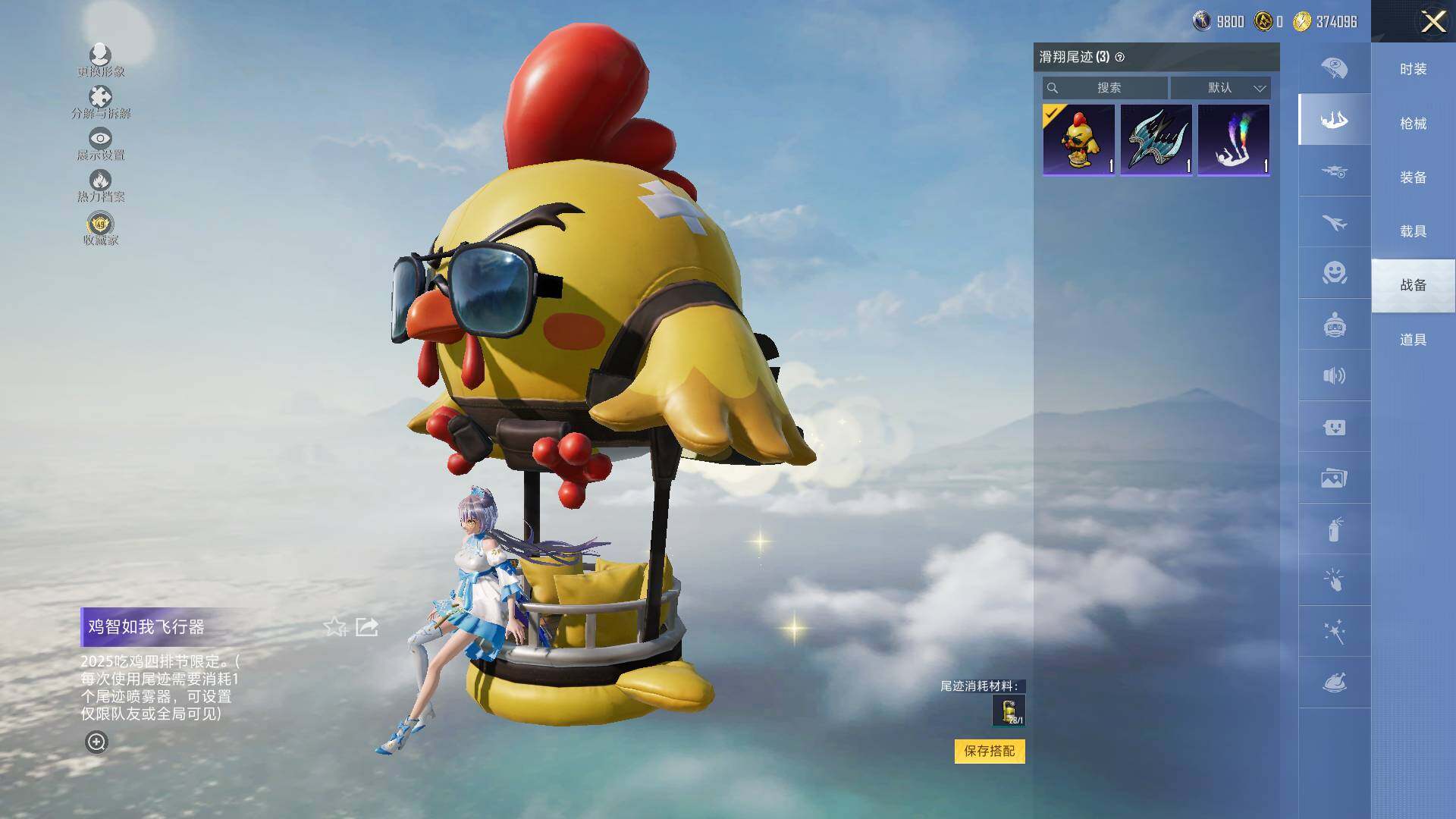Favorite the item with the star icon
This screenshot has width=1456, height=819.
click(x=334, y=627)
